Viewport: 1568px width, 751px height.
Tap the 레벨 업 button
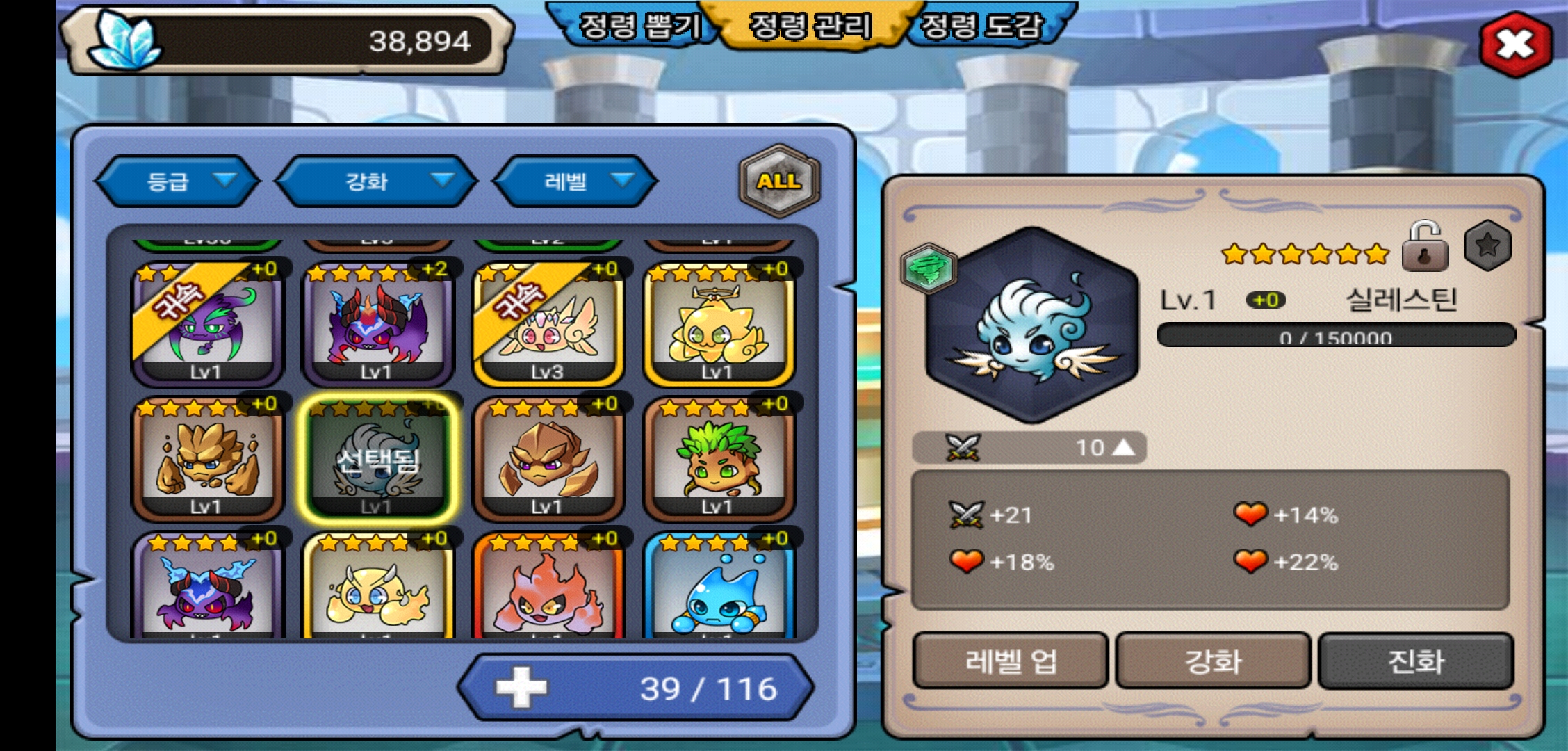(x=1010, y=661)
